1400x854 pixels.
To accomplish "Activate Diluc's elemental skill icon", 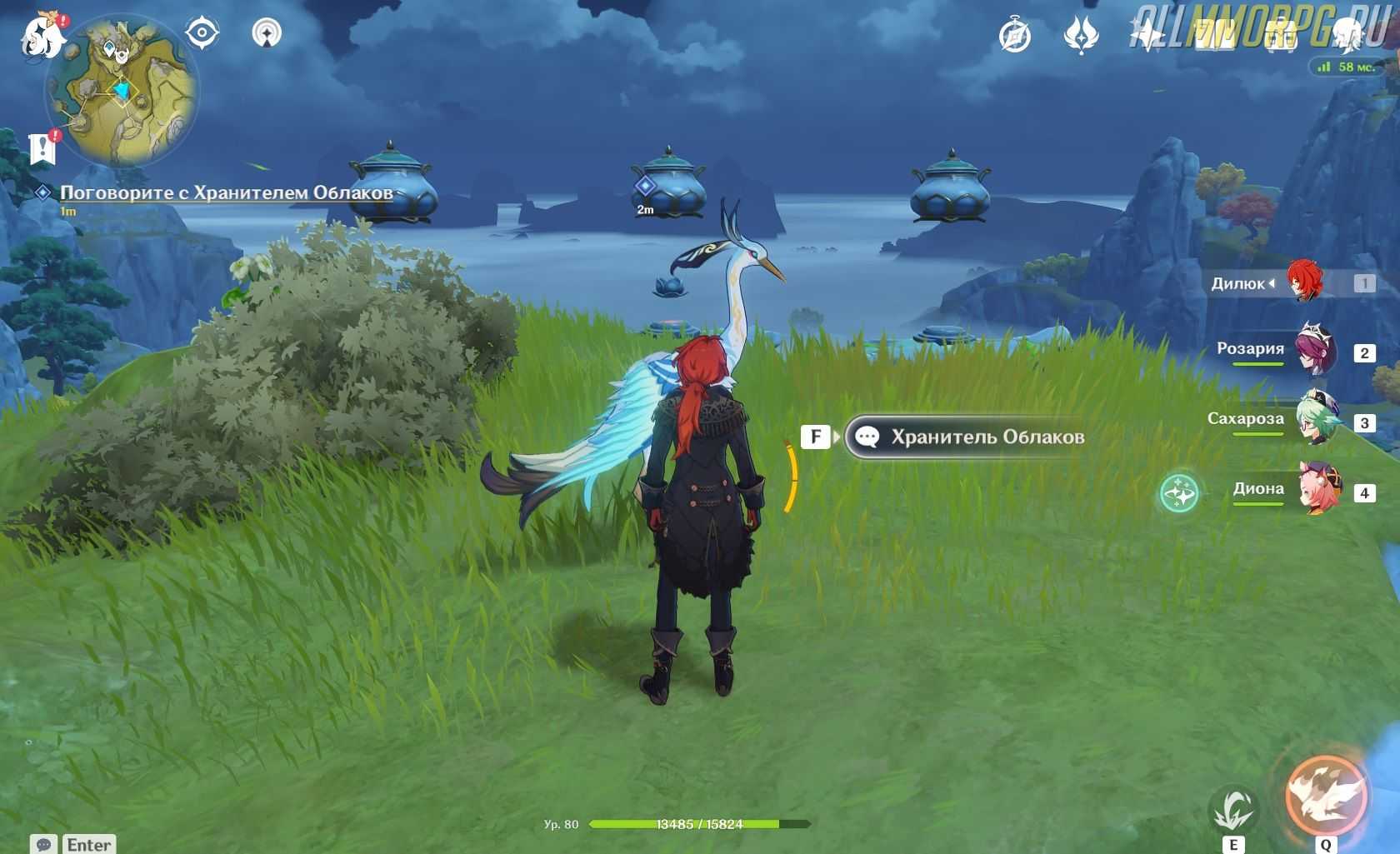I will (x=1233, y=808).
